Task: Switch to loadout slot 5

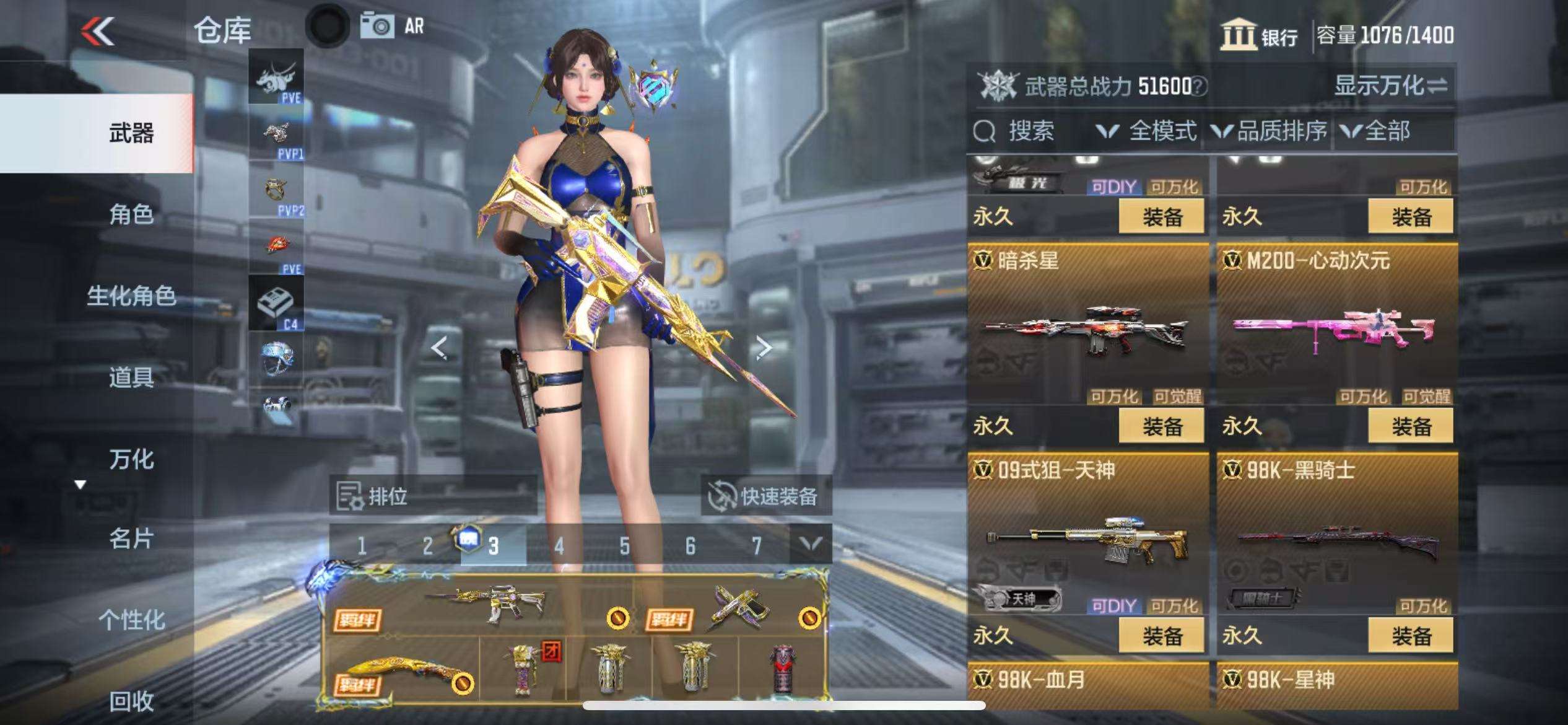Action: pyautogui.click(x=624, y=546)
